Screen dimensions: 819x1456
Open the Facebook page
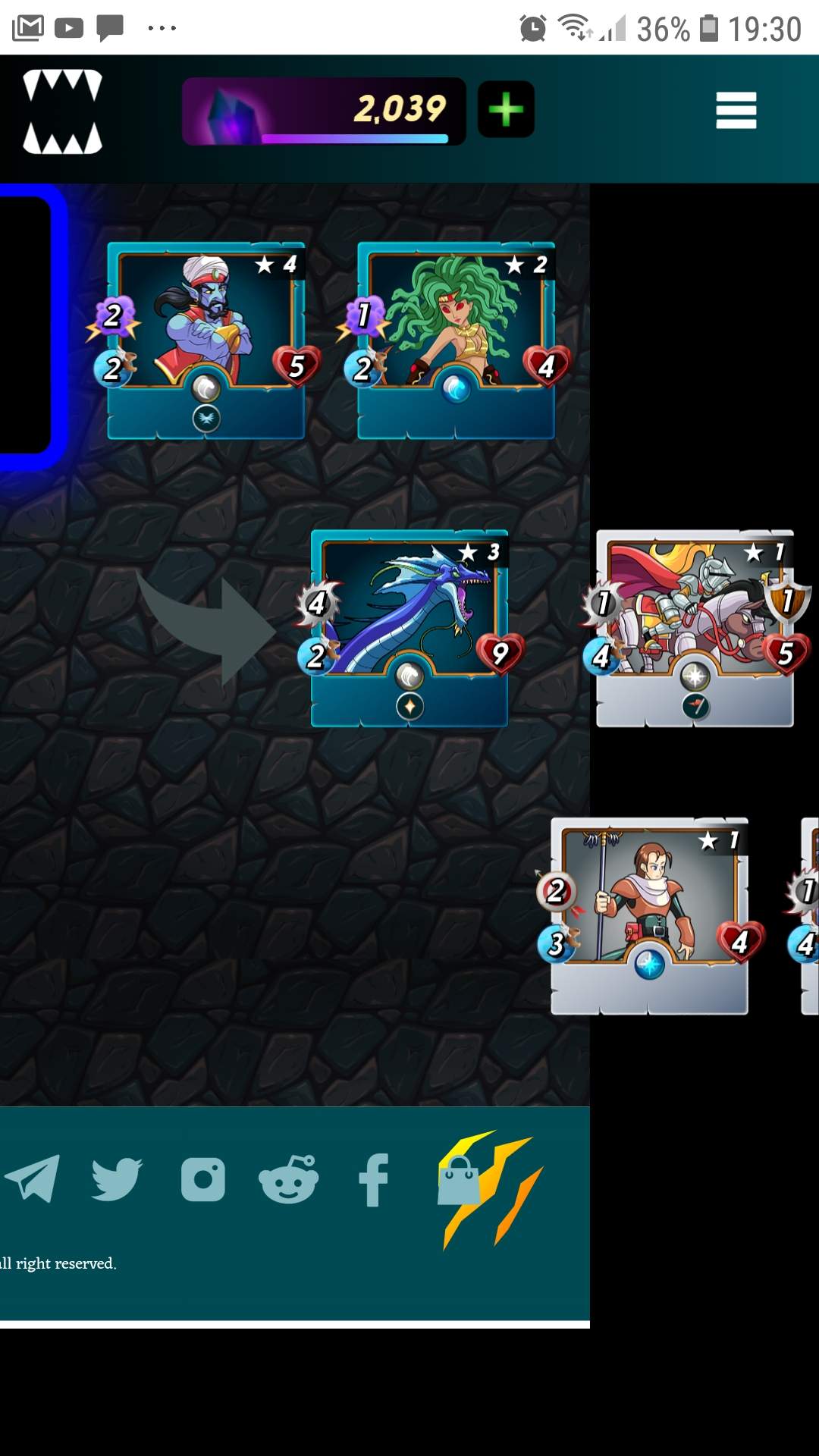(x=373, y=1179)
